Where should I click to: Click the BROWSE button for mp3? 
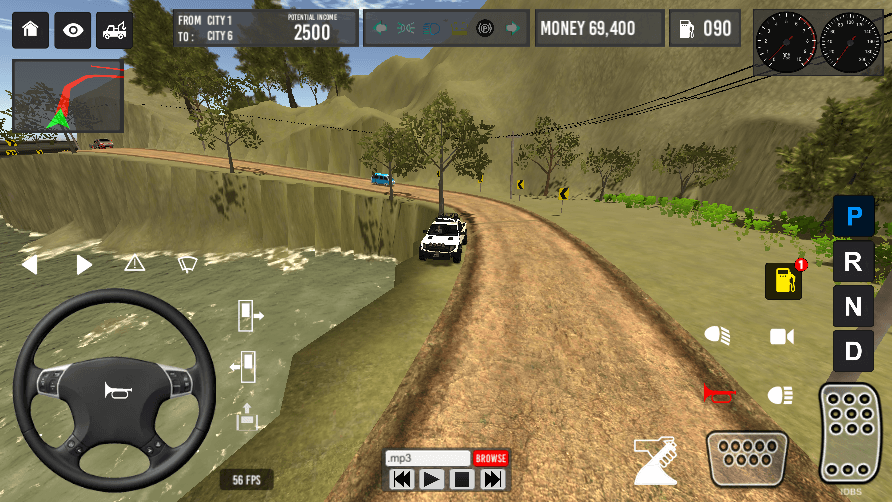click(491, 458)
